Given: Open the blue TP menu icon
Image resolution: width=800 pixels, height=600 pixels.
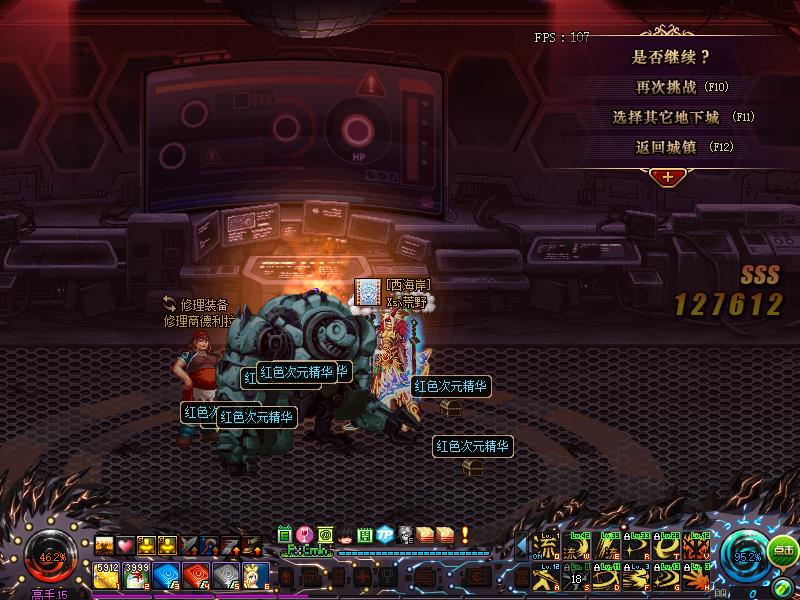Looking at the screenshot, I should tap(384, 534).
